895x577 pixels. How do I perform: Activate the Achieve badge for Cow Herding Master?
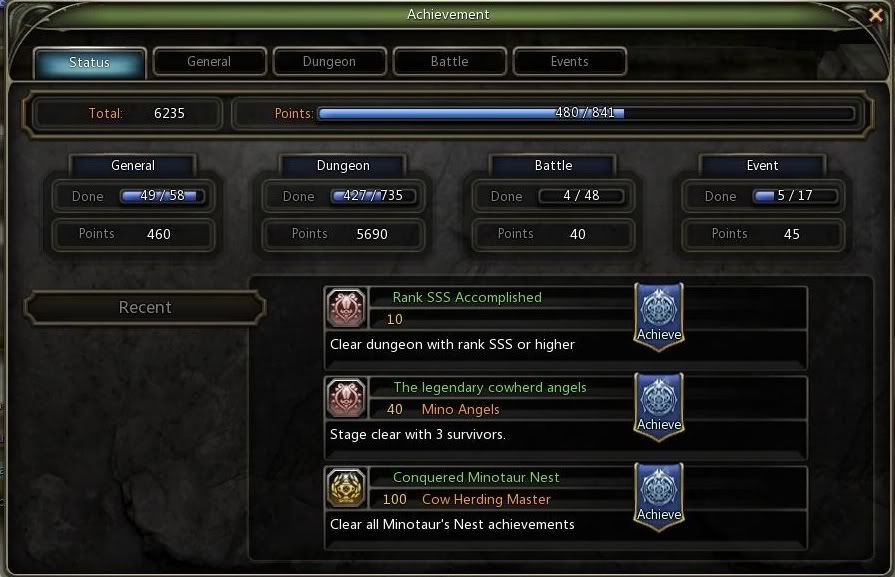coord(659,496)
